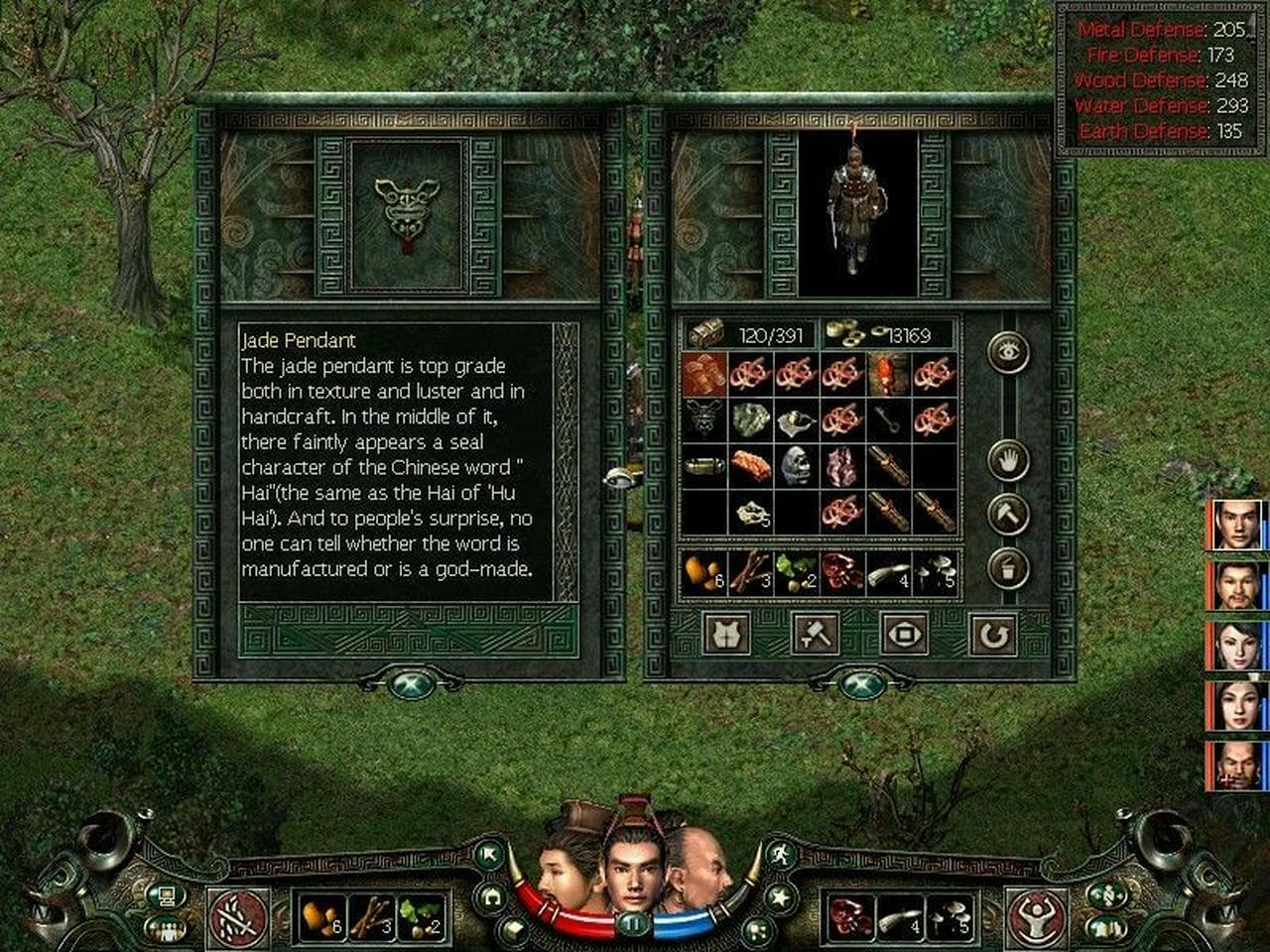Select the dark key item in inventory
Image resolution: width=1270 pixels, height=952 pixels.
(887, 419)
